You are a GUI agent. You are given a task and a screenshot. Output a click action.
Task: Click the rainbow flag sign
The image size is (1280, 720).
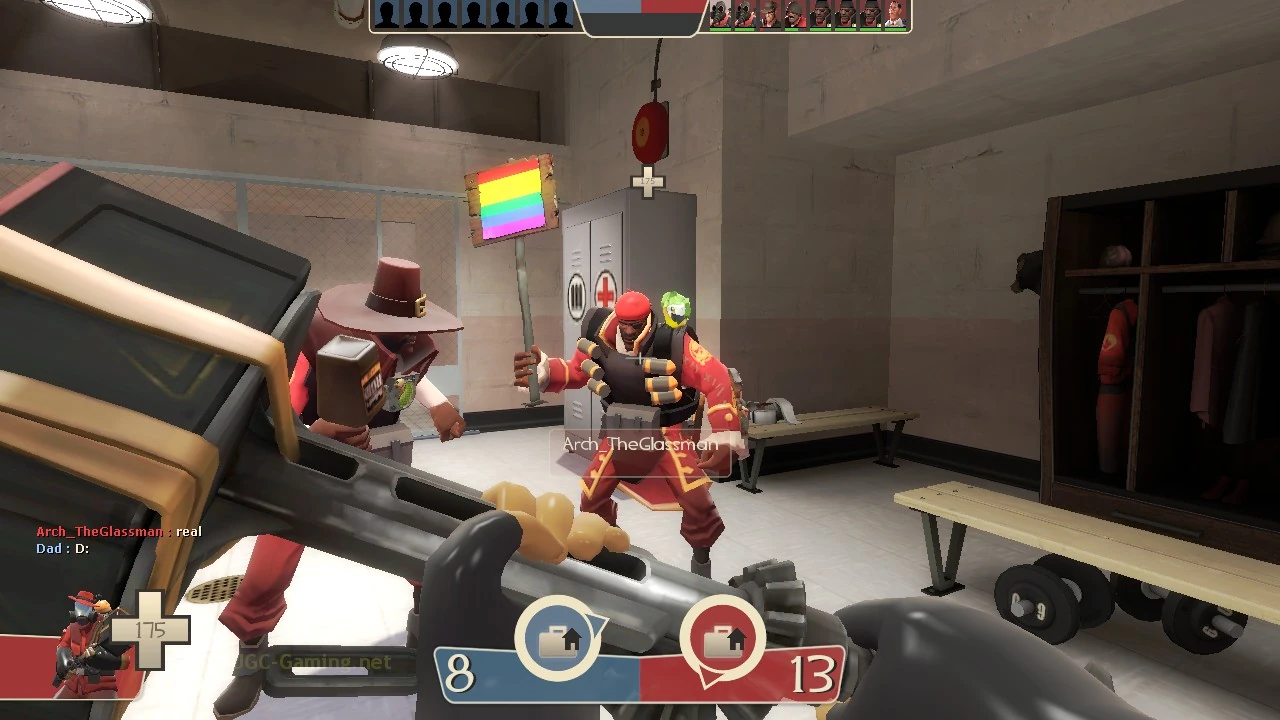coord(508,199)
